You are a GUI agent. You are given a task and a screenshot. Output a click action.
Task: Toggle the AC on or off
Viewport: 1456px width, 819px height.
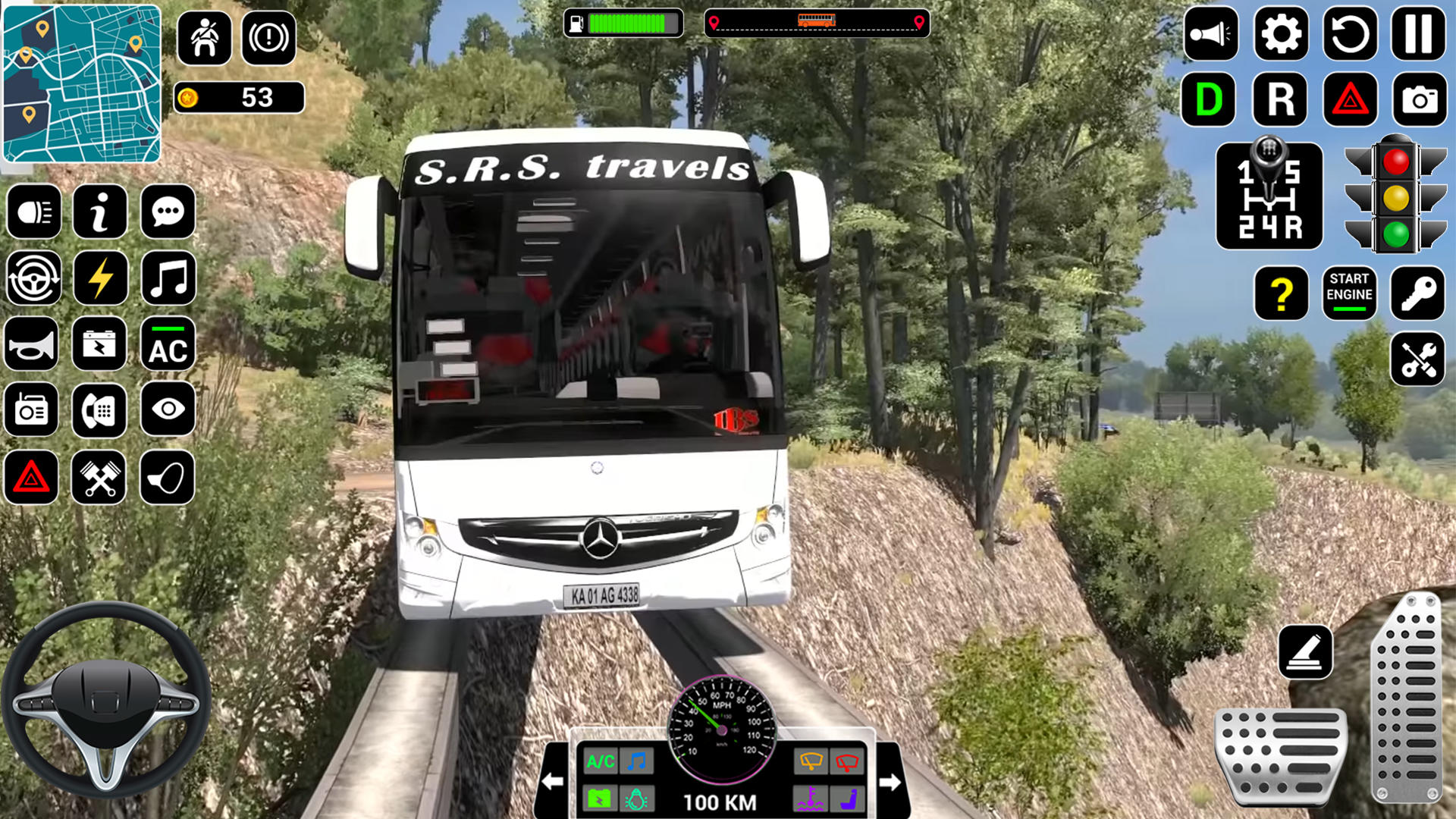click(x=168, y=345)
